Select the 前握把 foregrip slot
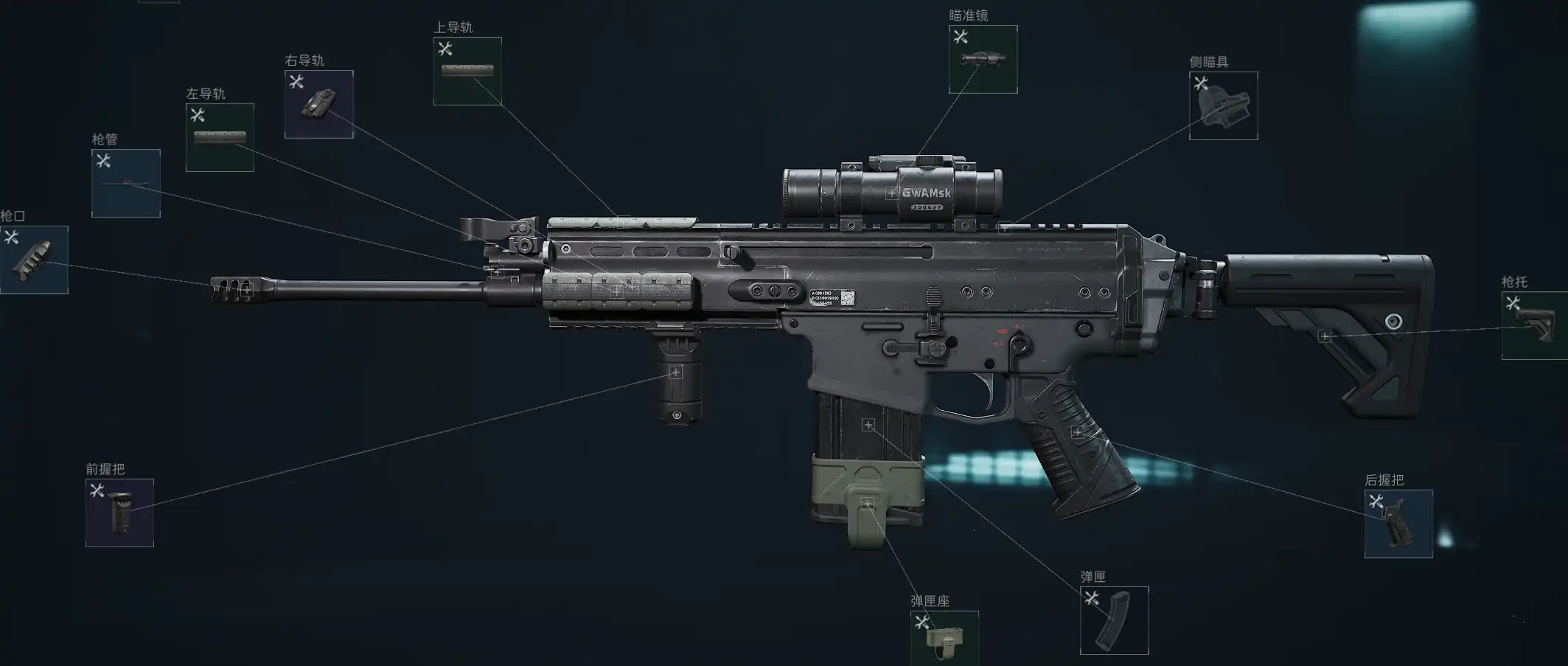 click(x=119, y=513)
